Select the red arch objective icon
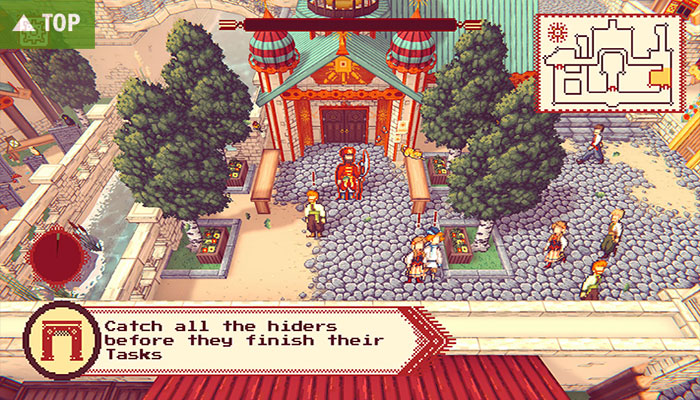The height and width of the screenshot is (400, 700). (x=62, y=340)
